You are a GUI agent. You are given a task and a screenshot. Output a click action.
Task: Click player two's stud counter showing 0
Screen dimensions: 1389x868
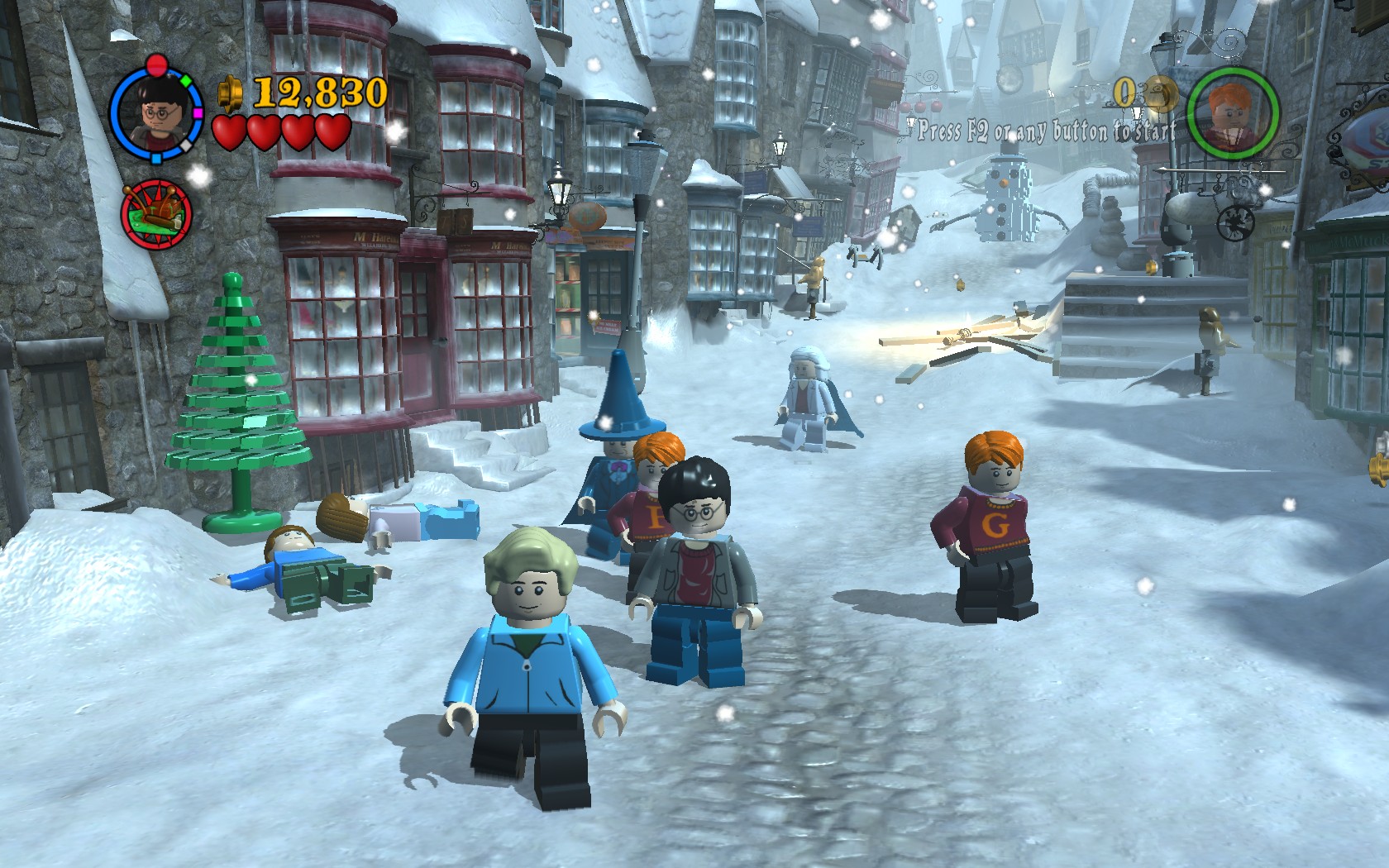(1124, 93)
